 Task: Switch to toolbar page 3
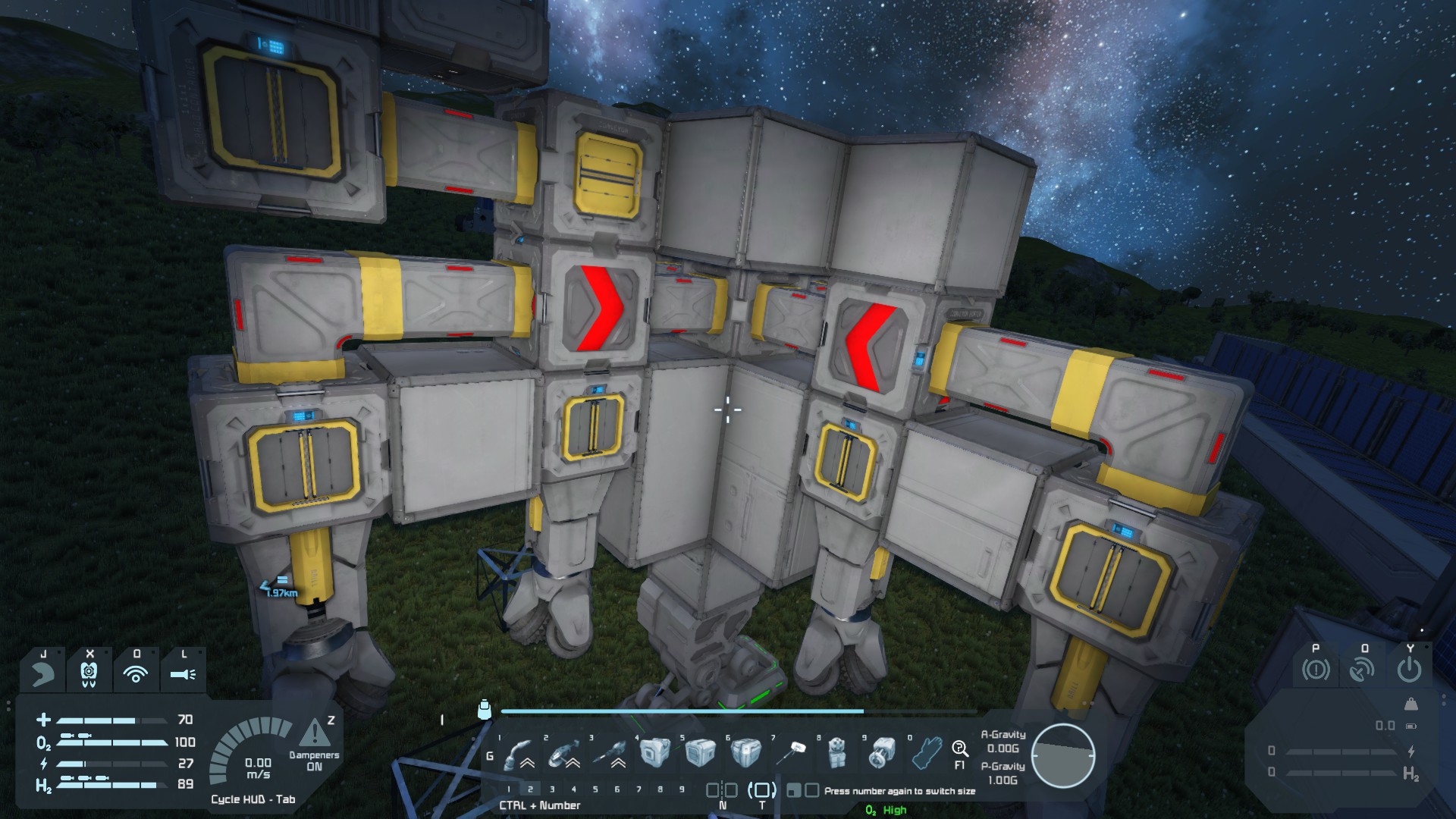552,789
